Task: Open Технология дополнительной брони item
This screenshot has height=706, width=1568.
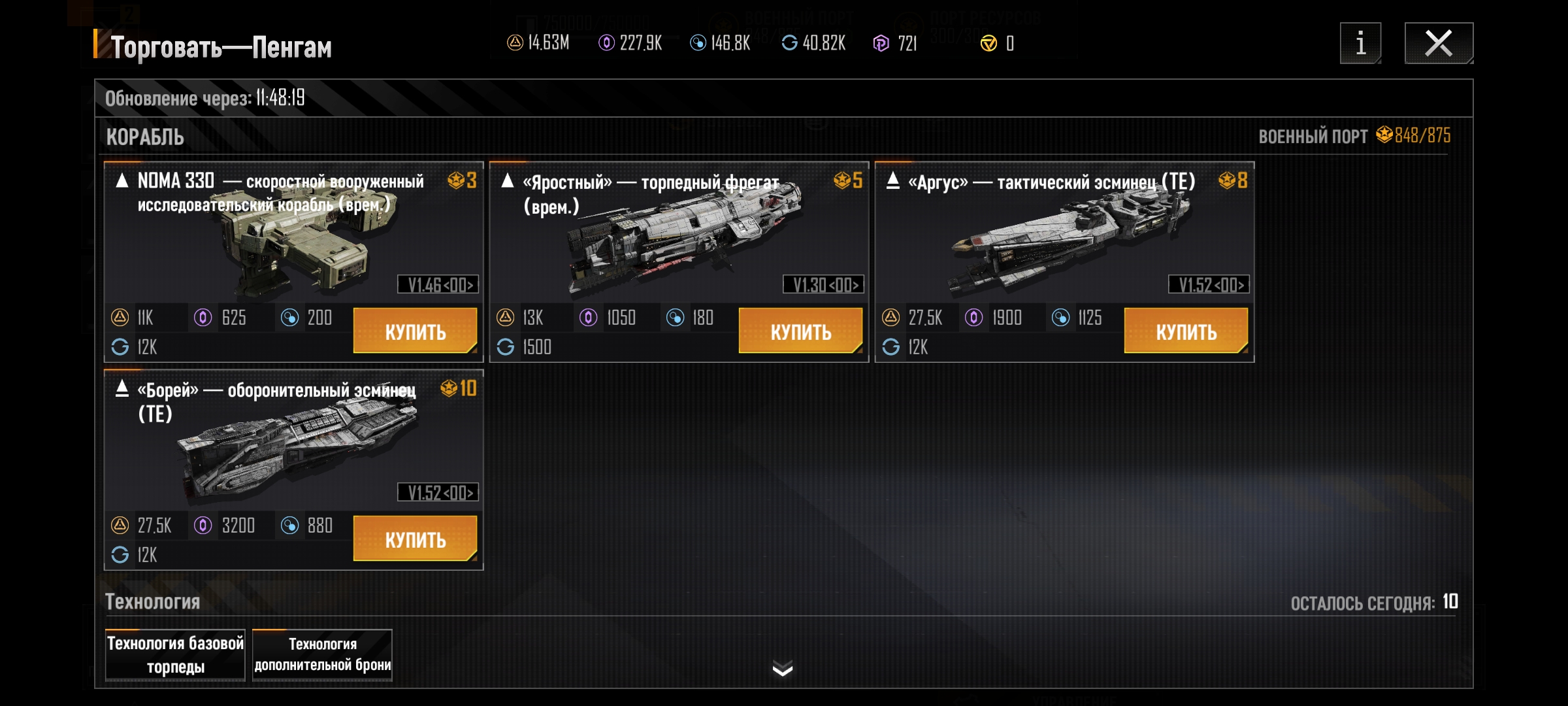Action: (322, 655)
